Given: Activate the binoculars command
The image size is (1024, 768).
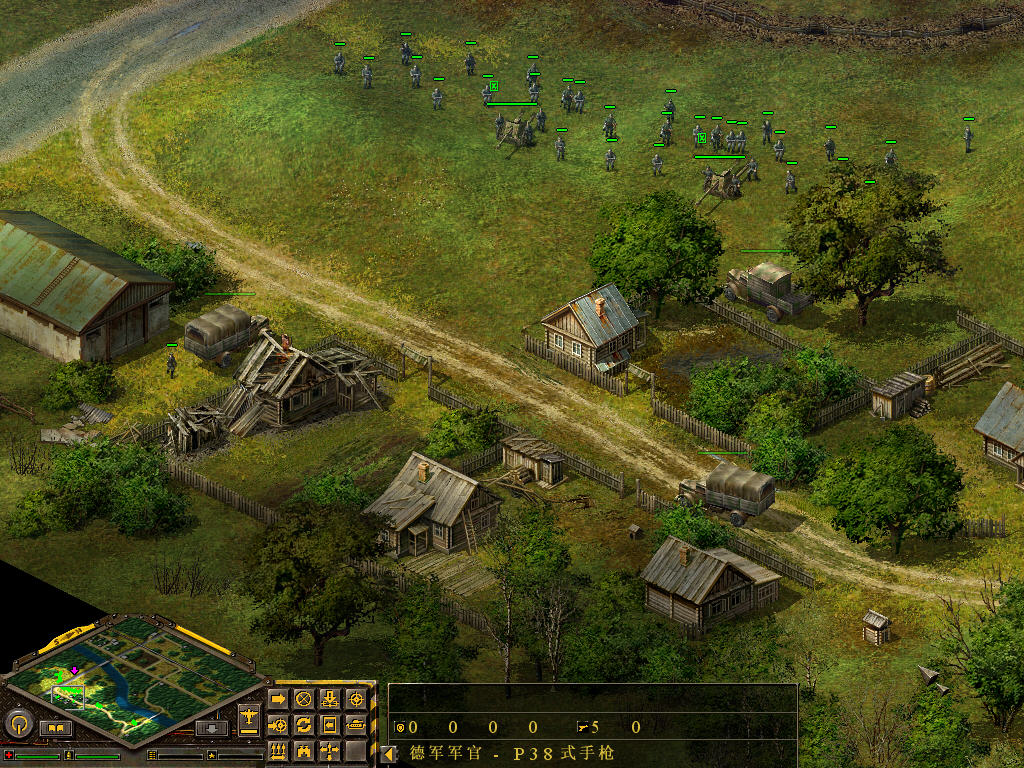Looking at the screenshot, I should [303, 750].
